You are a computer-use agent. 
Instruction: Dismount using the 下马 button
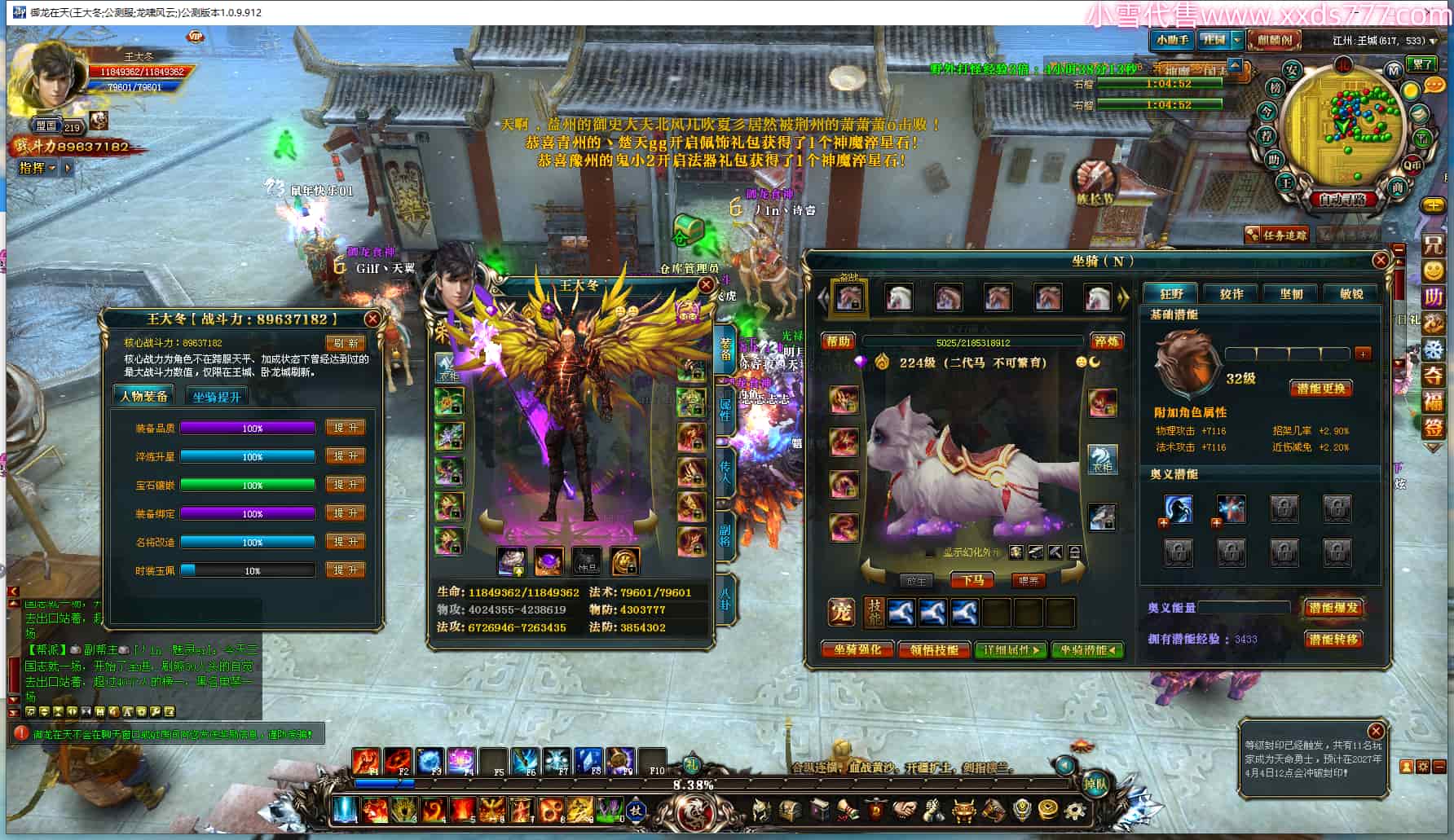(x=972, y=580)
